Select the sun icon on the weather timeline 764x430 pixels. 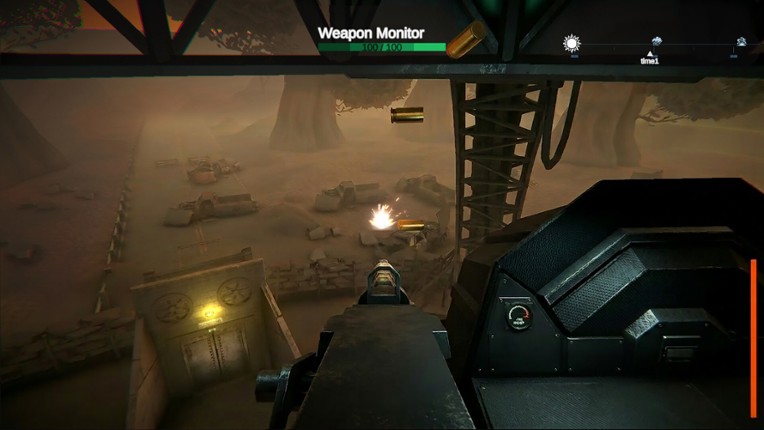(572, 43)
